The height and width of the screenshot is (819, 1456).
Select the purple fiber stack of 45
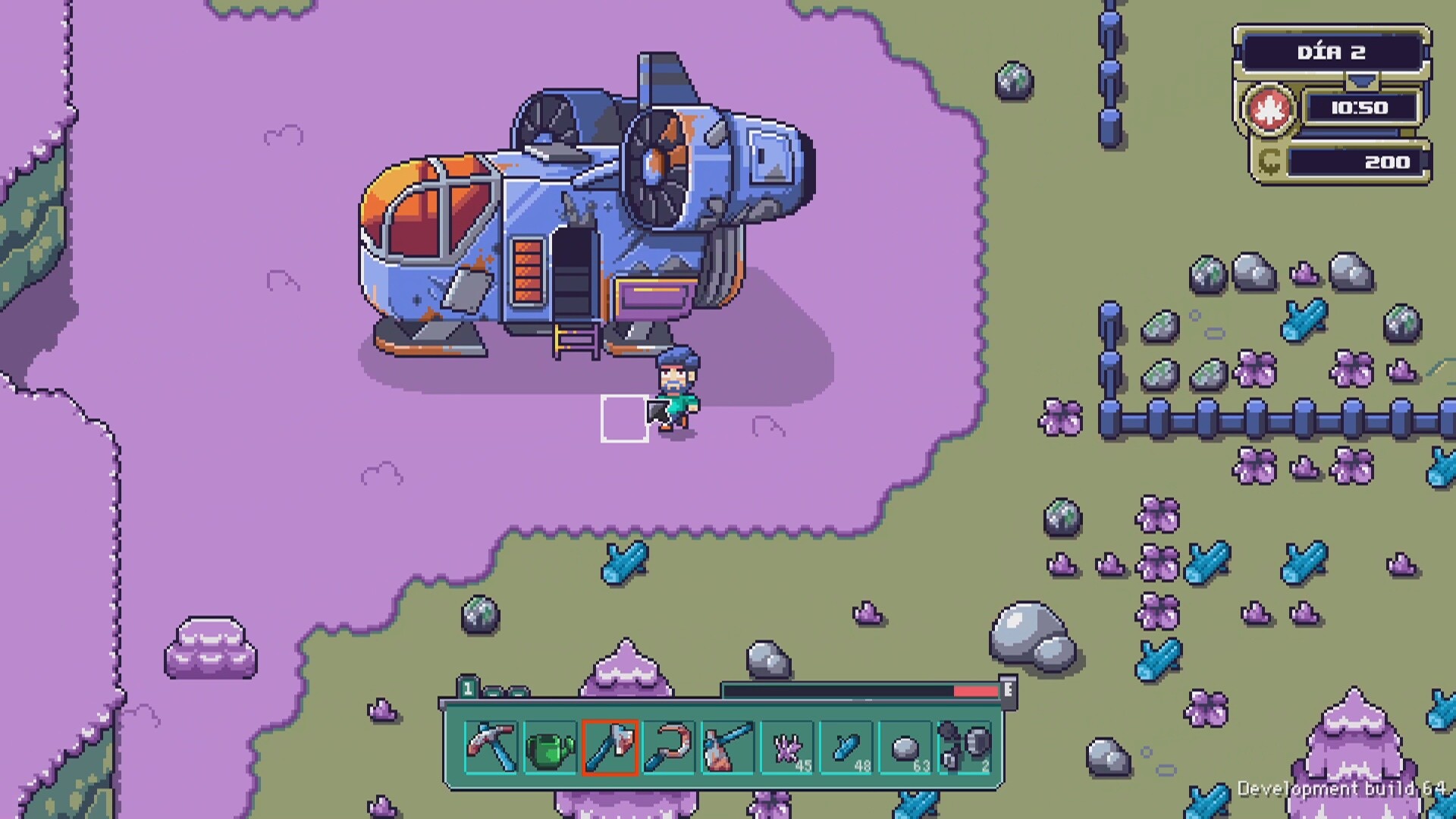pos(788,748)
